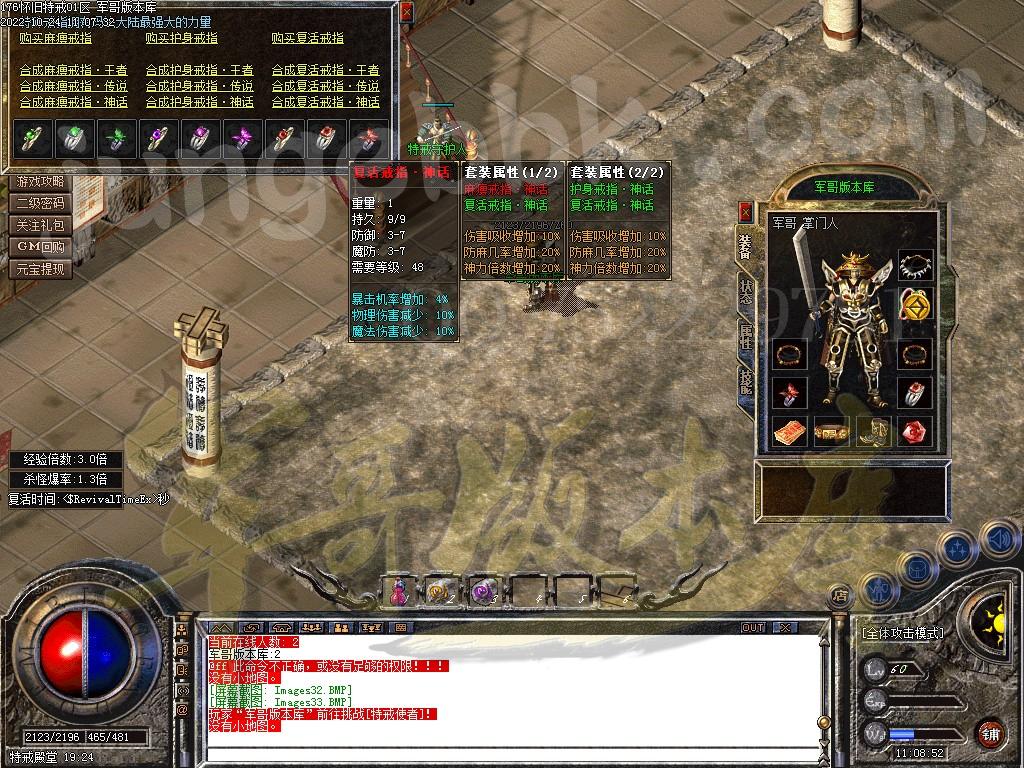This screenshot has height=768, width=1024.
Task: Switch to the 技能 skills tab
Action: (746, 382)
